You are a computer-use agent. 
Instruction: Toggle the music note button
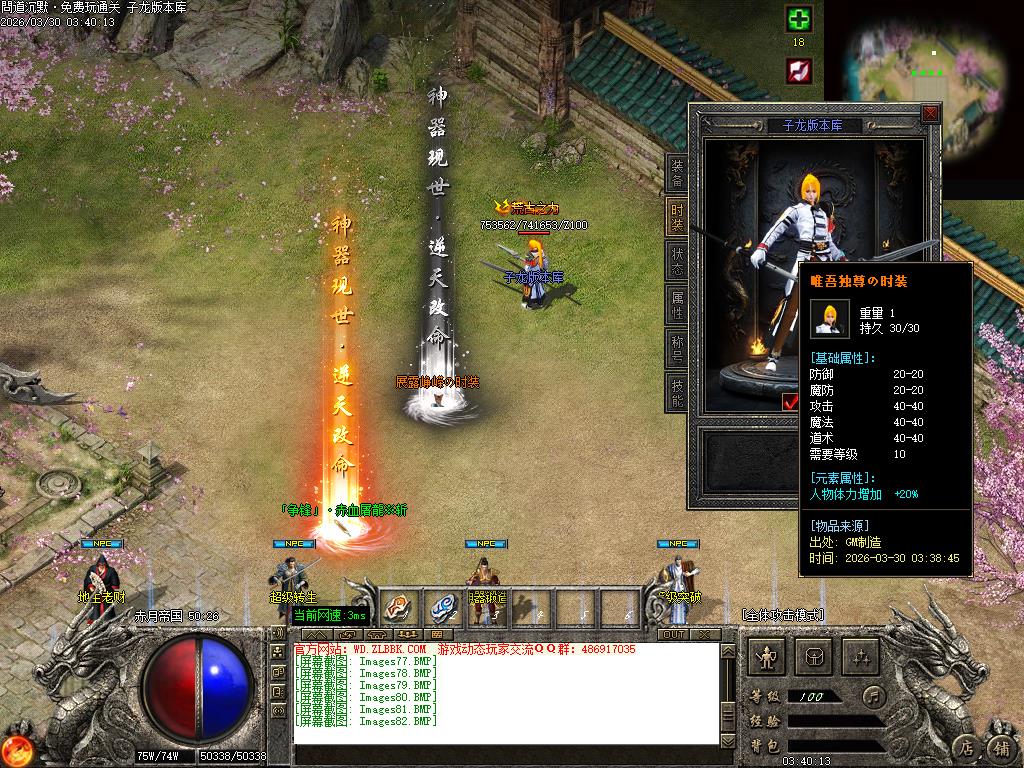(874, 695)
